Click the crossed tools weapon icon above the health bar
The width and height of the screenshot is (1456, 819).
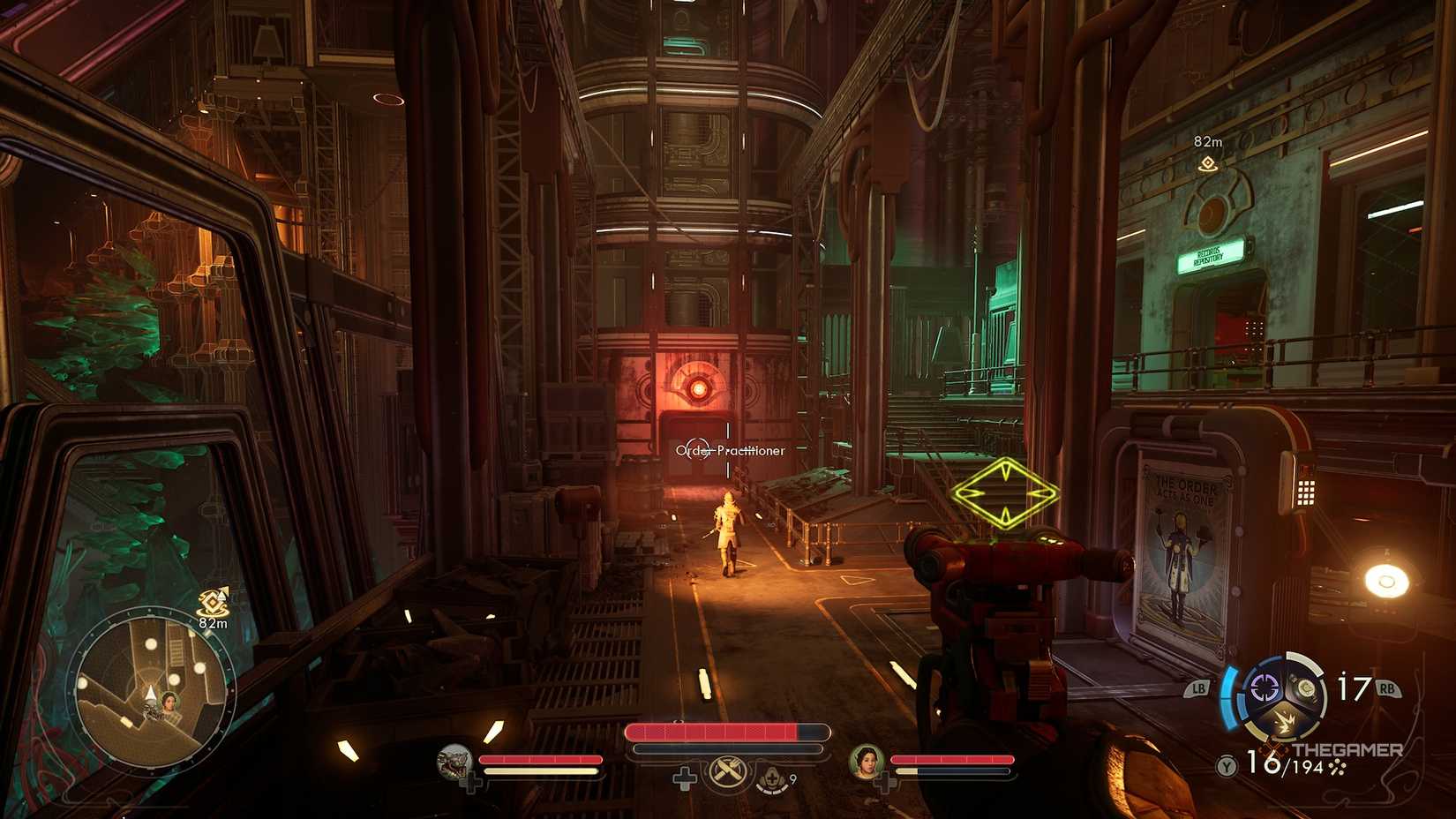pos(726,772)
